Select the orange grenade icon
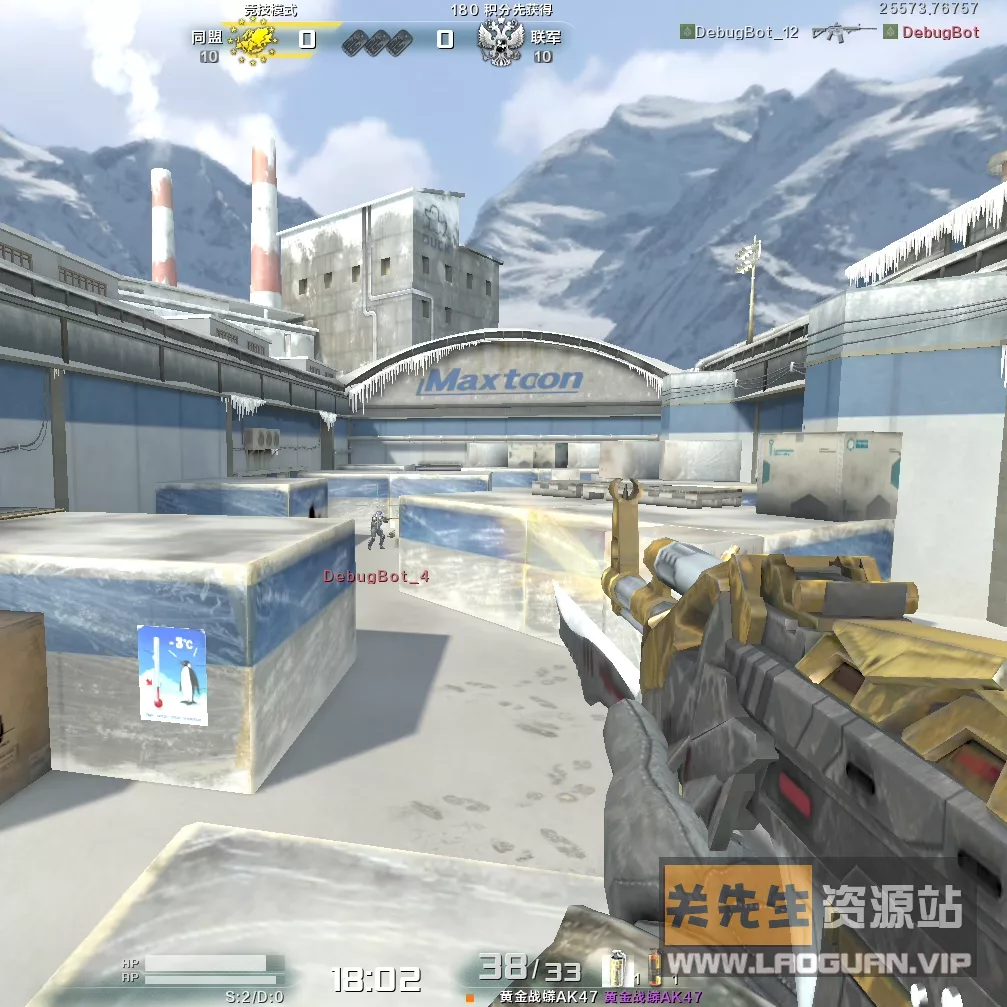This screenshot has width=1007, height=1007. coord(656,967)
